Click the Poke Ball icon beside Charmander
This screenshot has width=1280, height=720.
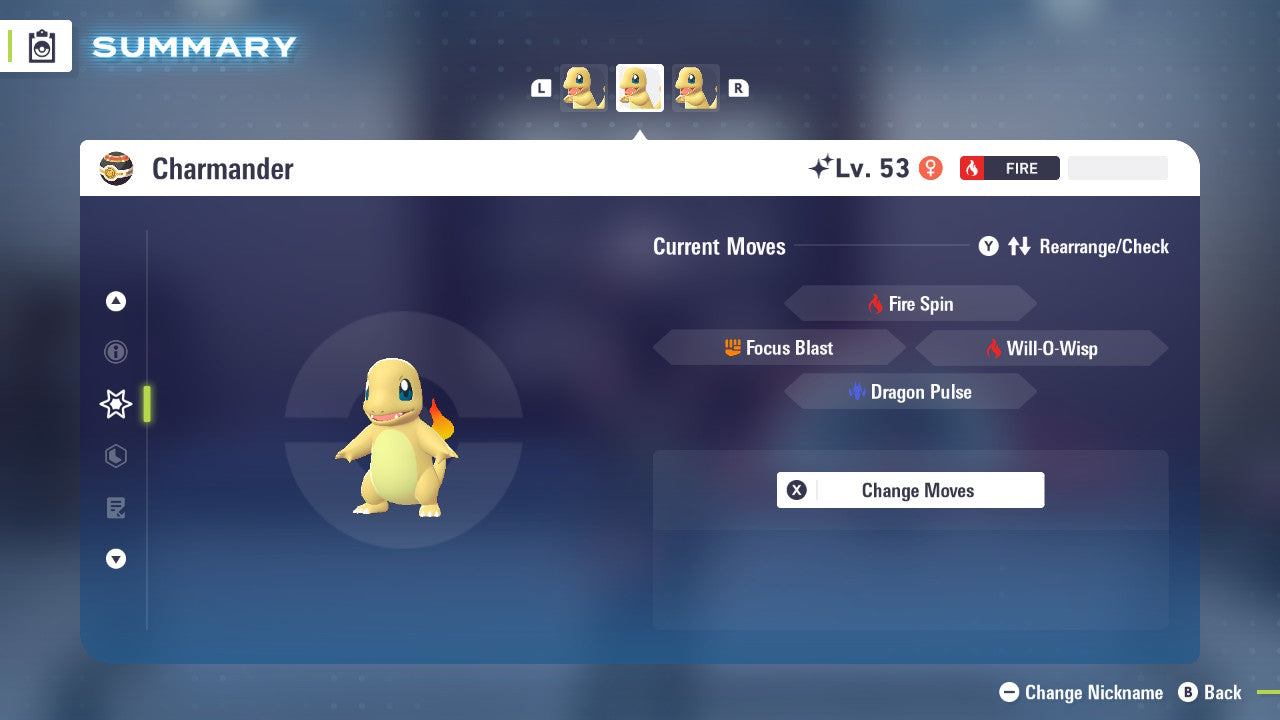pyautogui.click(x=117, y=168)
